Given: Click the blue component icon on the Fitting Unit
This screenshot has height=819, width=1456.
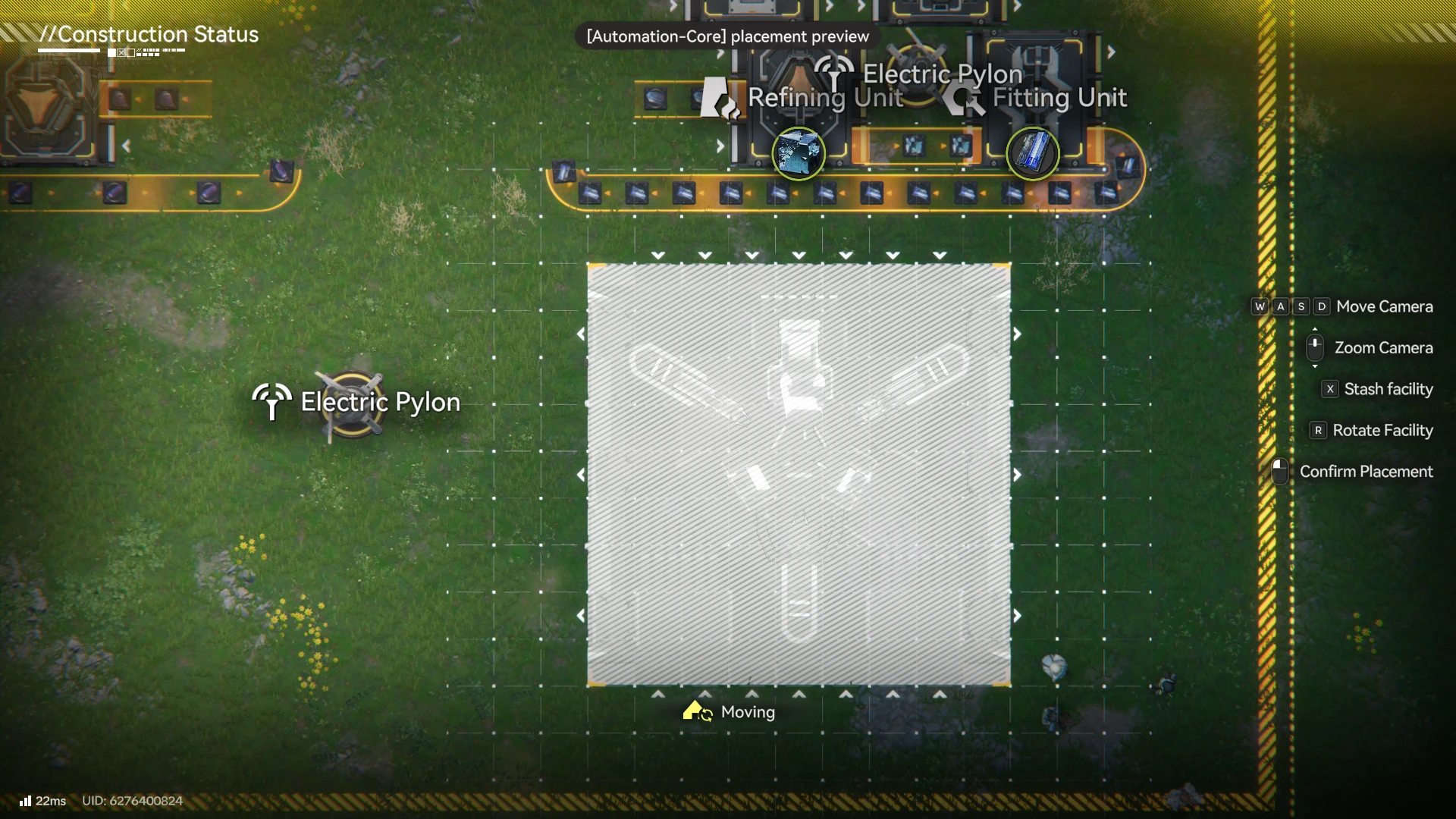Looking at the screenshot, I should point(1033,154).
